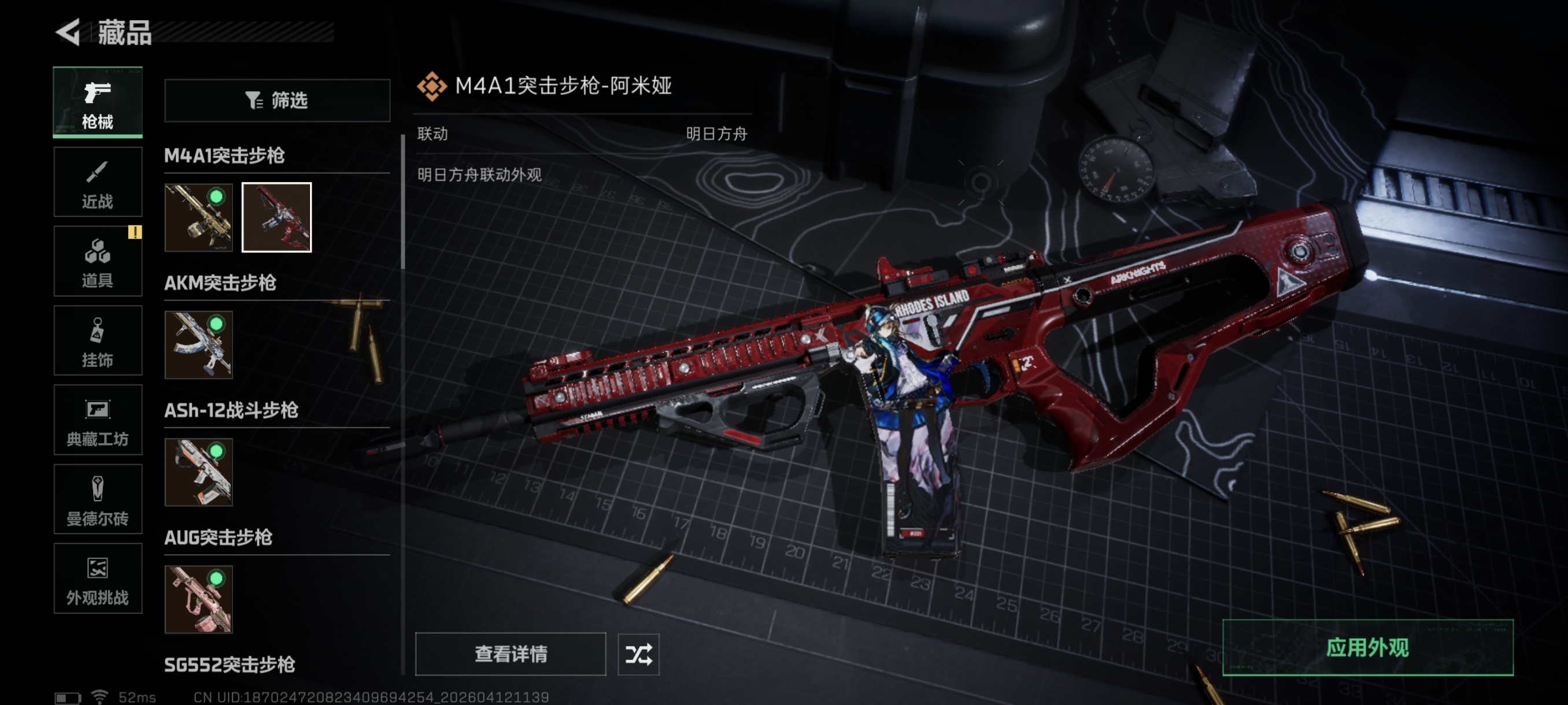The height and width of the screenshot is (705, 1568).
Task: Choose the 曼德尔砖 tab
Action: (x=97, y=499)
